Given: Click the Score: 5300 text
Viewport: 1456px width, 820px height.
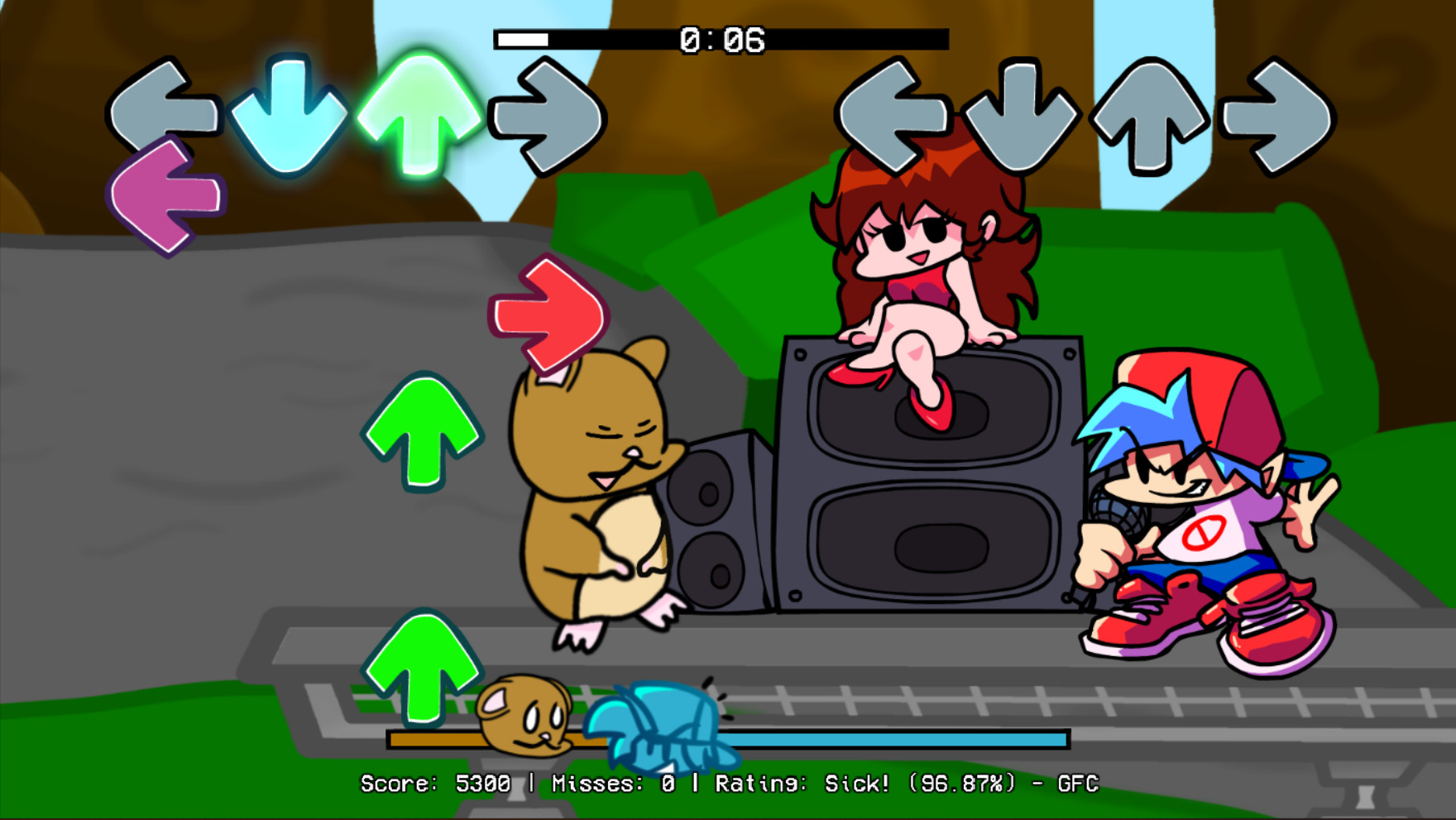Looking at the screenshot, I should pyautogui.click(x=433, y=781).
